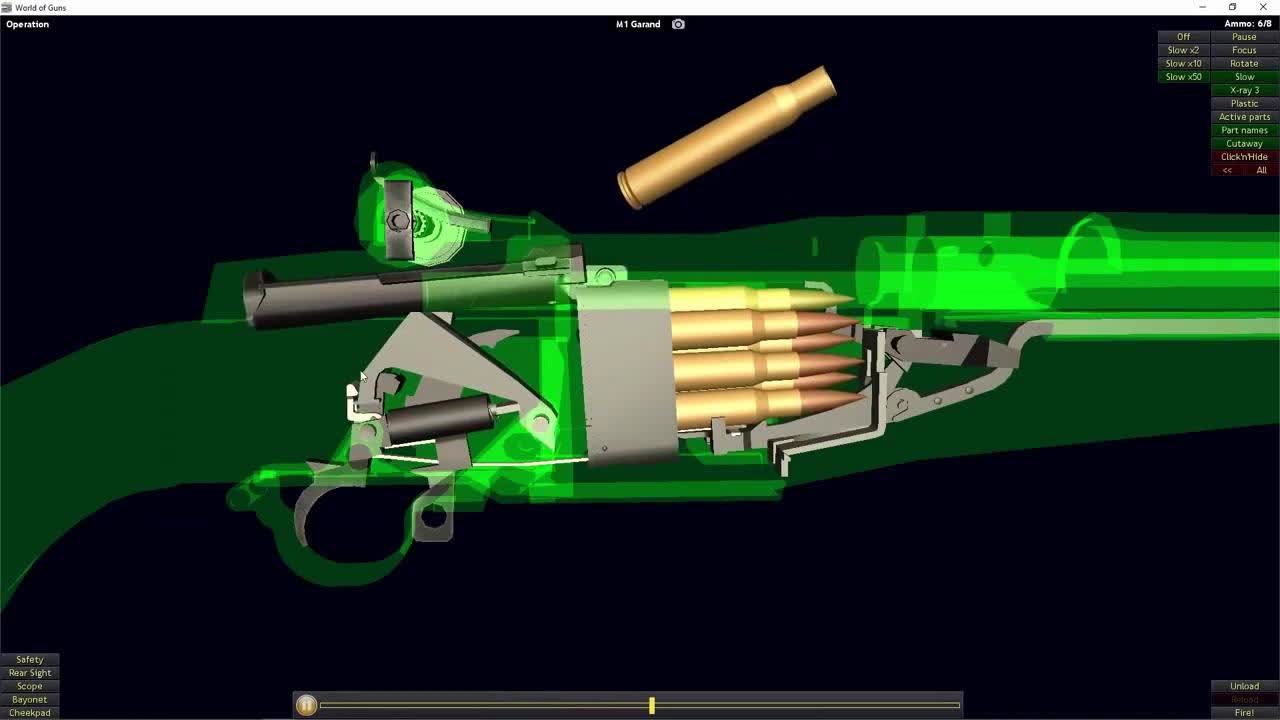Click the yellow marker on the timeline slider
The image size is (1280, 720).
(x=651, y=705)
